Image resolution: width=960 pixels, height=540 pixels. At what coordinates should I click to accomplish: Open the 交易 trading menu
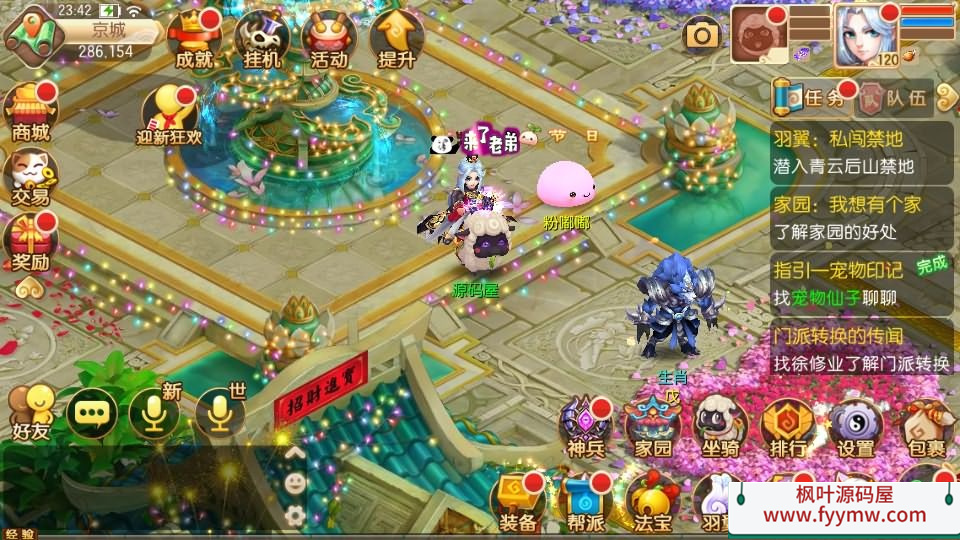click(x=30, y=177)
